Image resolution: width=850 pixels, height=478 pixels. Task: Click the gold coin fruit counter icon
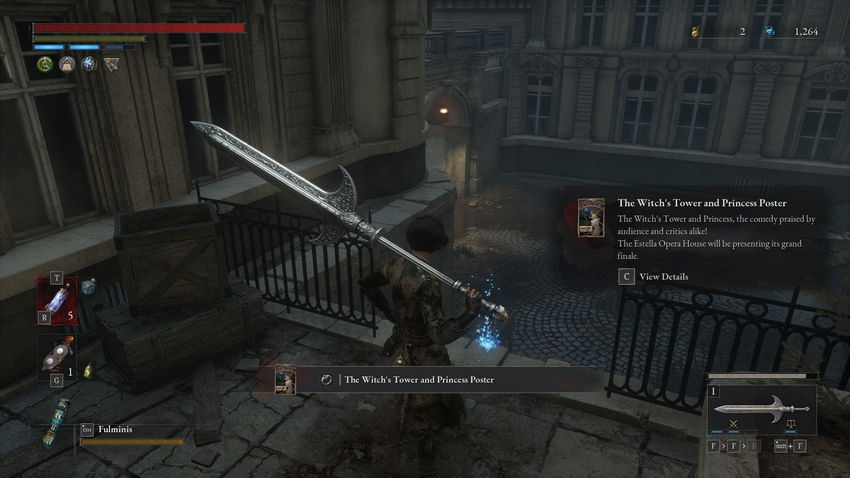696,32
